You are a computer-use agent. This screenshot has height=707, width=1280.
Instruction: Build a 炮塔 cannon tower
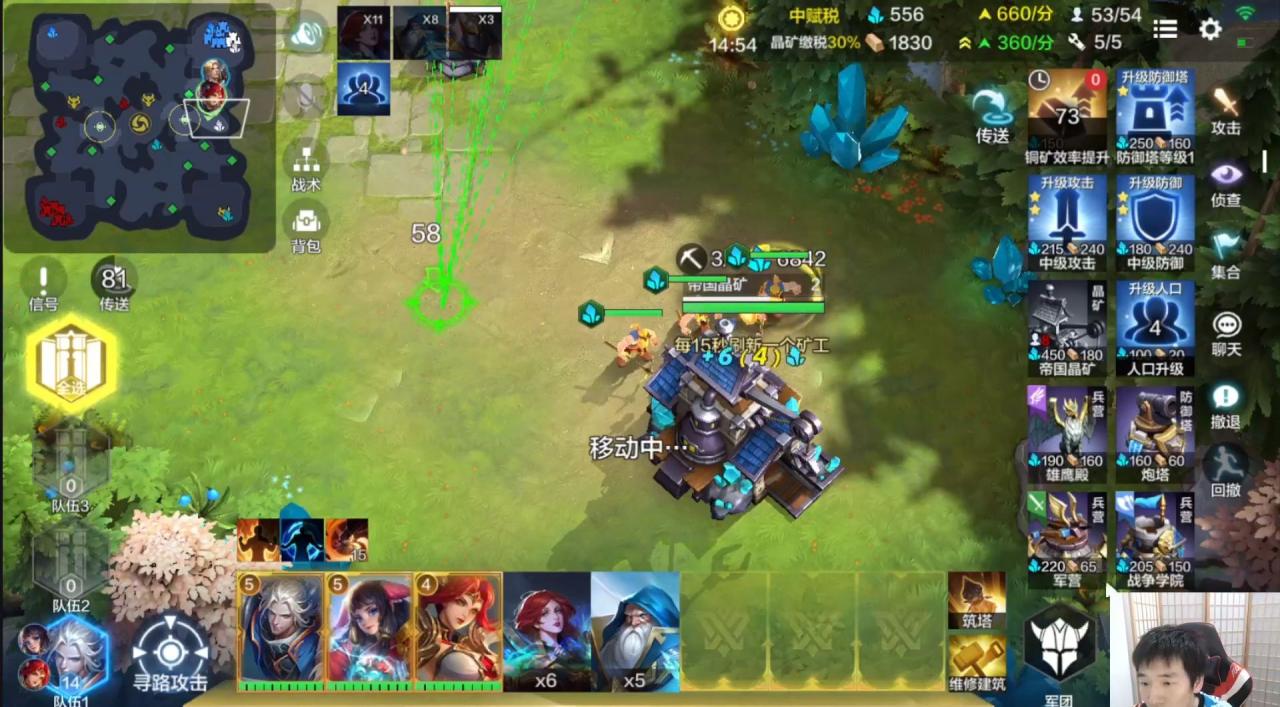(1155, 433)
